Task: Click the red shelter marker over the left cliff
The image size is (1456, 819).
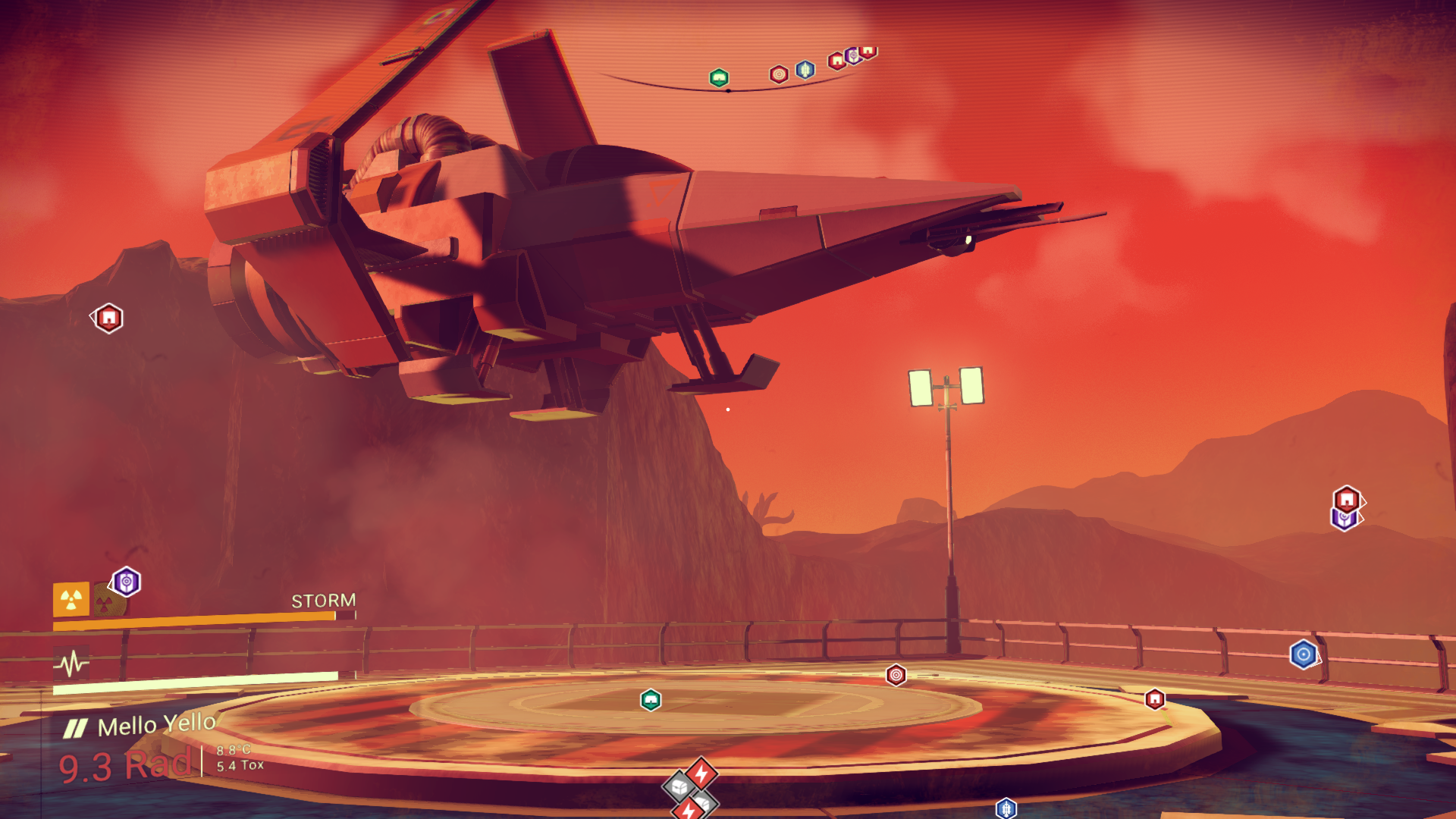Action: pos(109,318)
